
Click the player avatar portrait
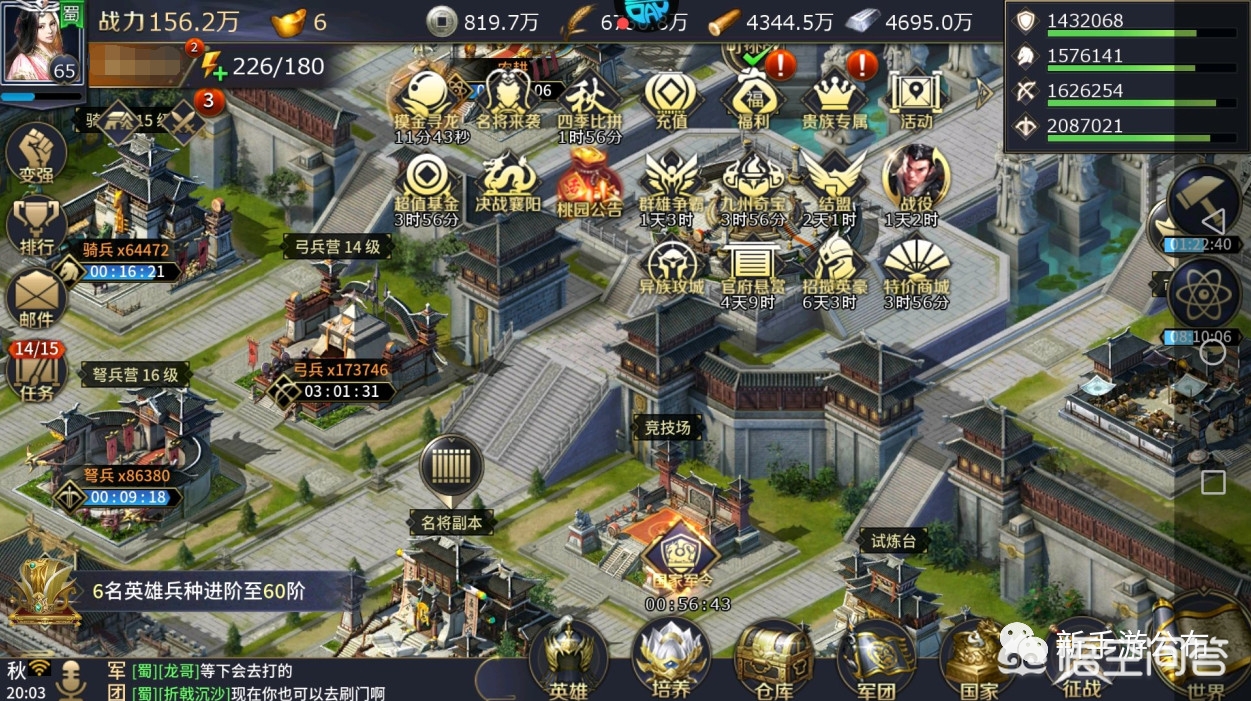[x=40, y=42]
